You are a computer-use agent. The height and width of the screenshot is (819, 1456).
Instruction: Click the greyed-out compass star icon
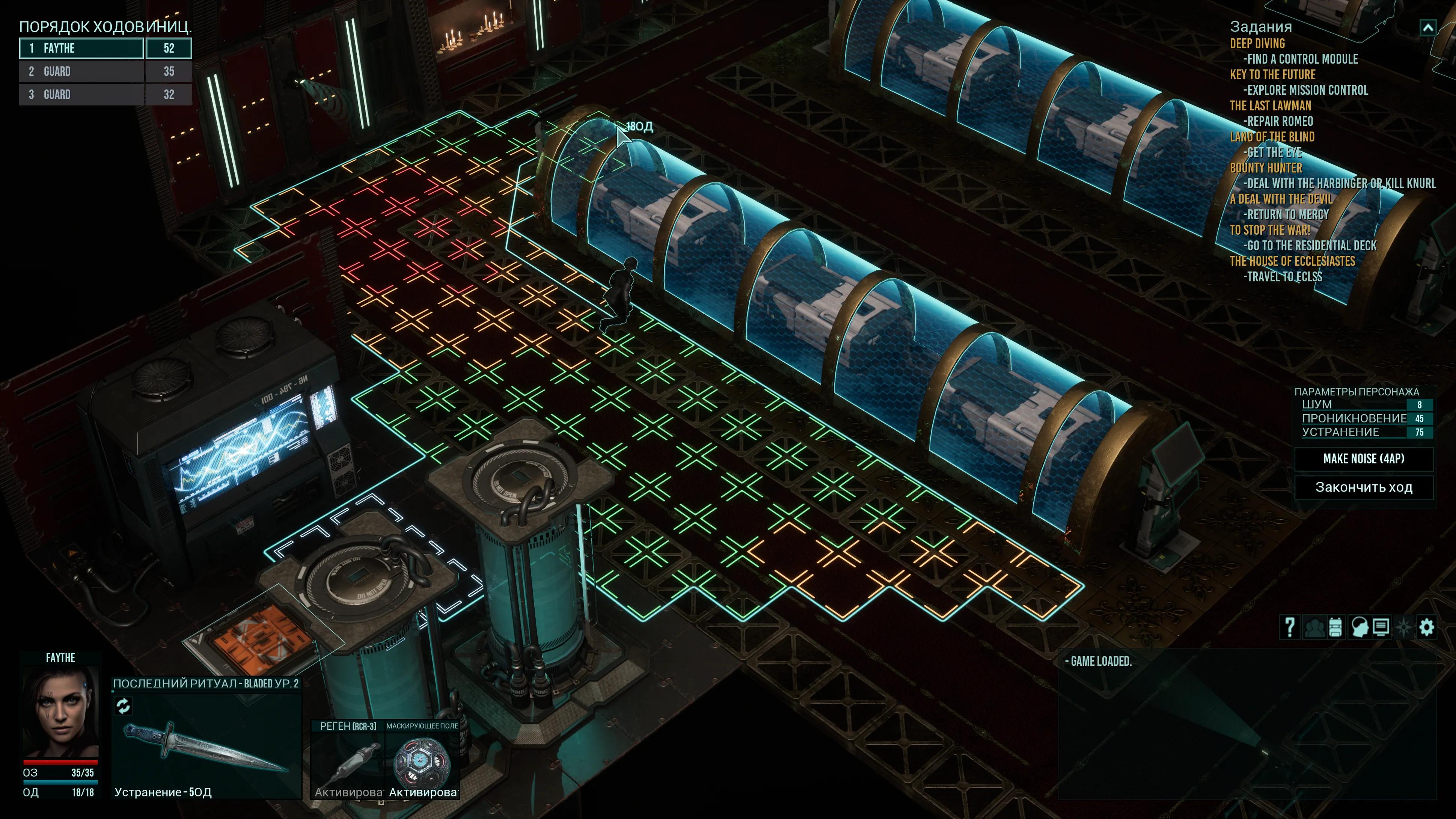click(1404, 627)
